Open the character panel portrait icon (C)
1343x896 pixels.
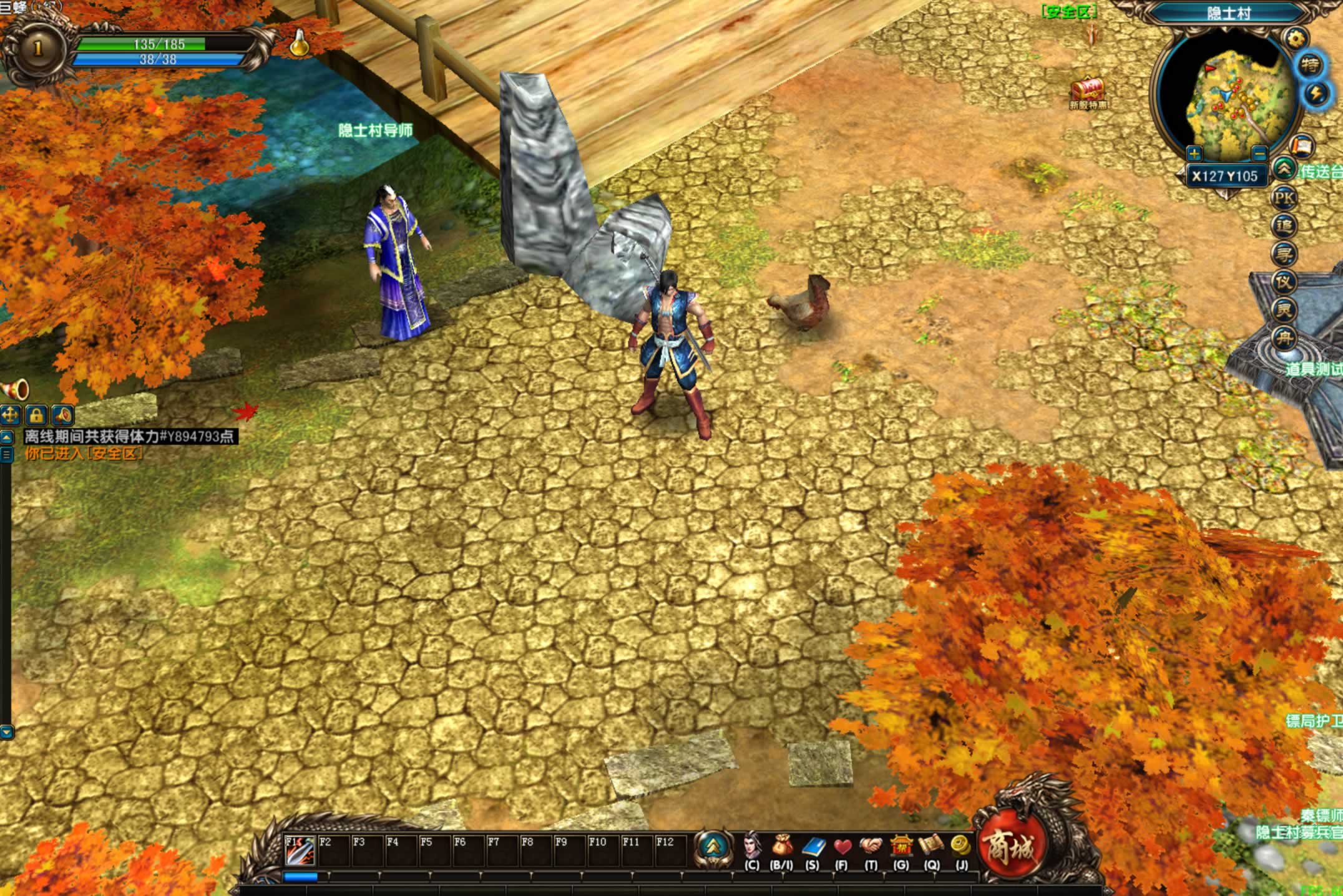click(x=751, y=846)
